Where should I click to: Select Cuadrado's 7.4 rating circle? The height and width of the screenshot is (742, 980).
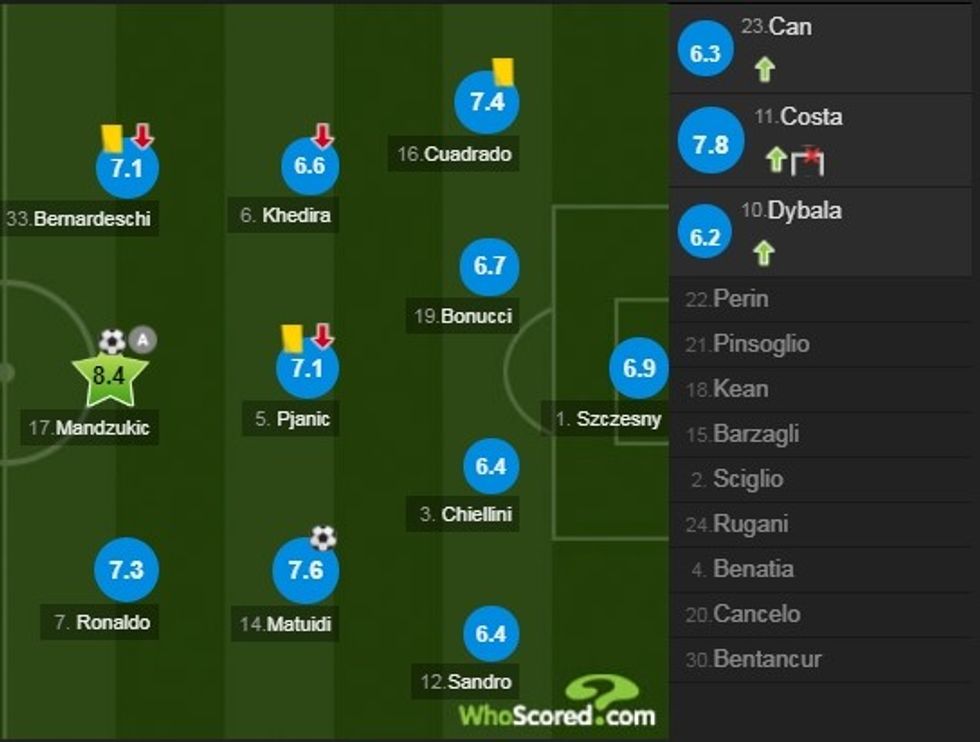(x=486, y=102)
